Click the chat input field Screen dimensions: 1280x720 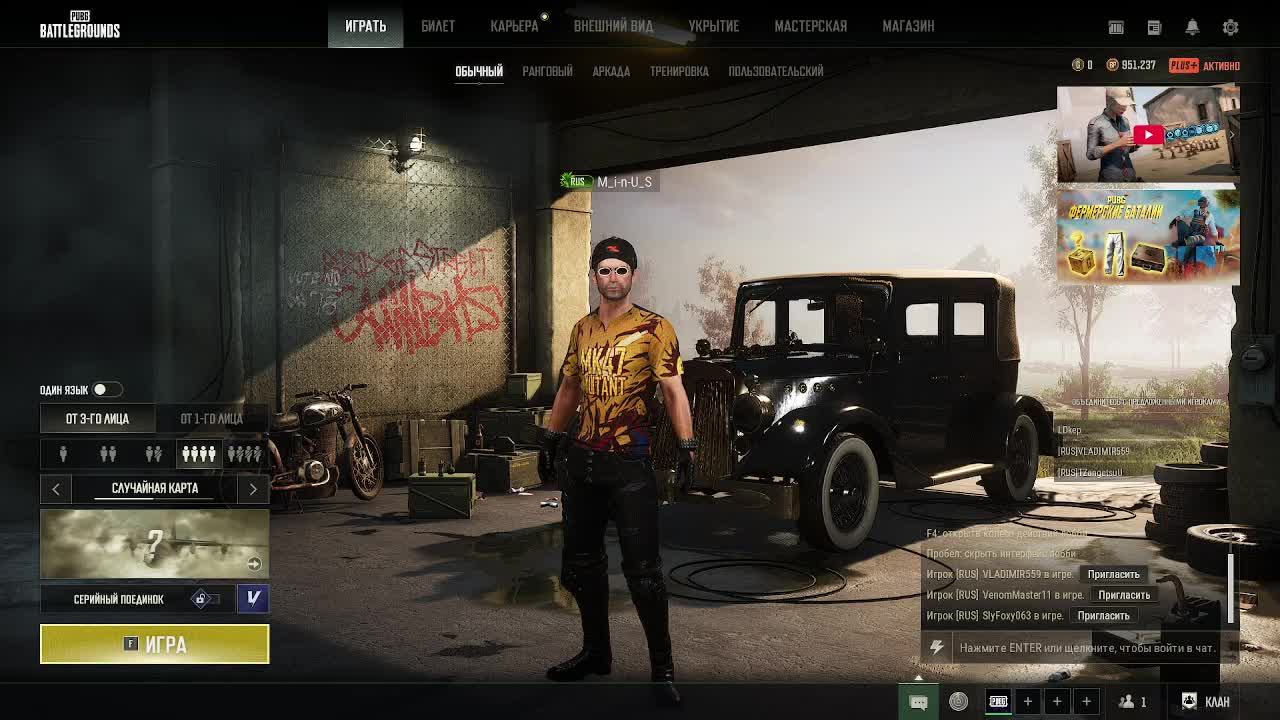point(1086,648)
